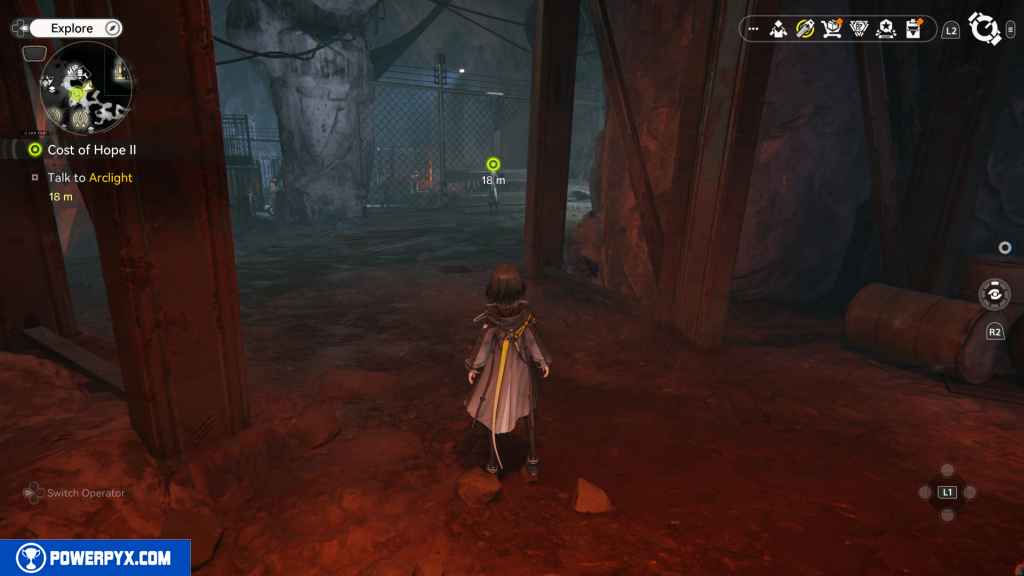This screenshot has height=576, width=1024.
Task: Open the Cost of Hope II quest tracker
Action: [91, 150]
